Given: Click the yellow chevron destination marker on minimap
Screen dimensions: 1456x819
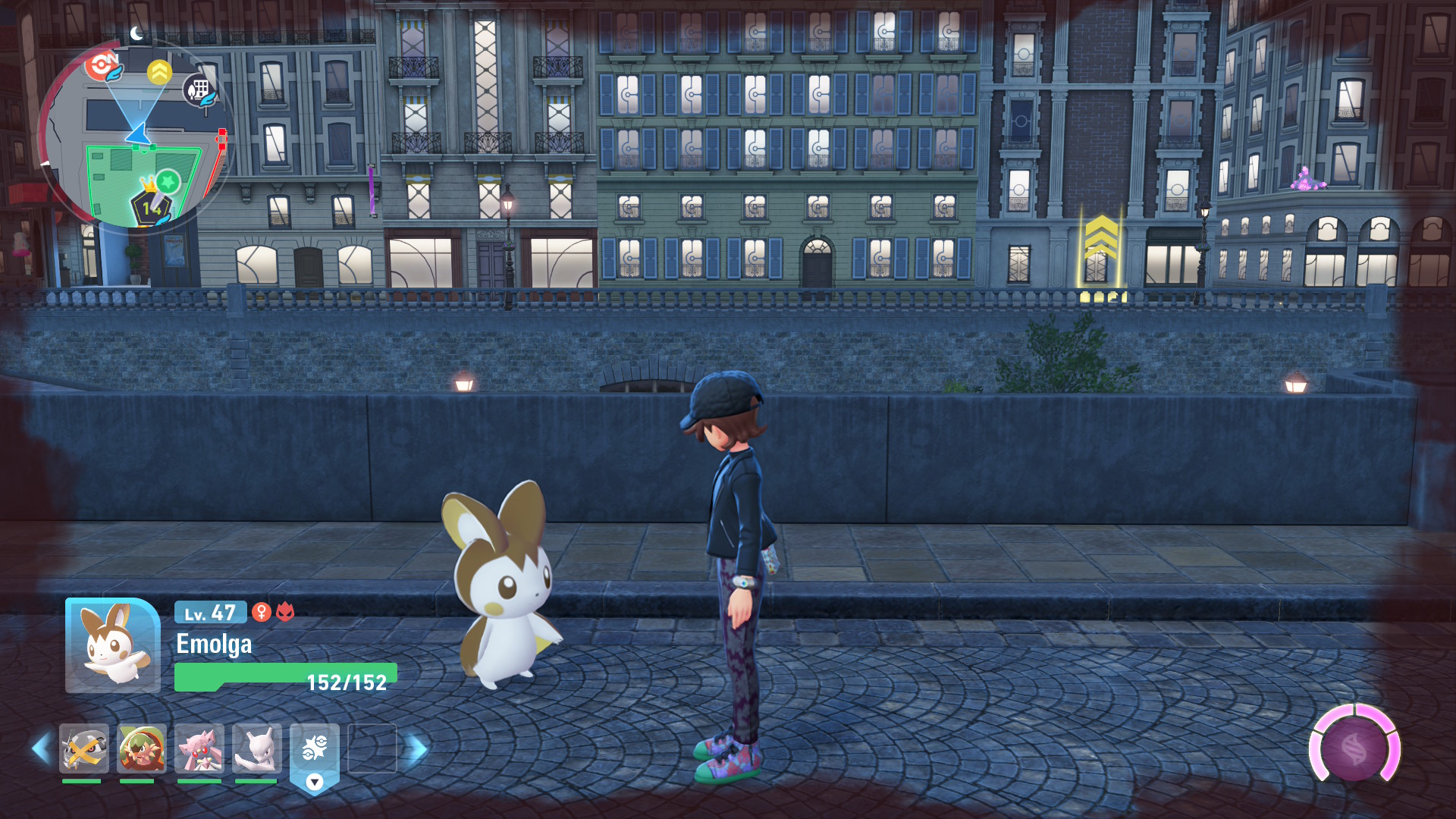Looking at the screenshot, I should point(159,72).
